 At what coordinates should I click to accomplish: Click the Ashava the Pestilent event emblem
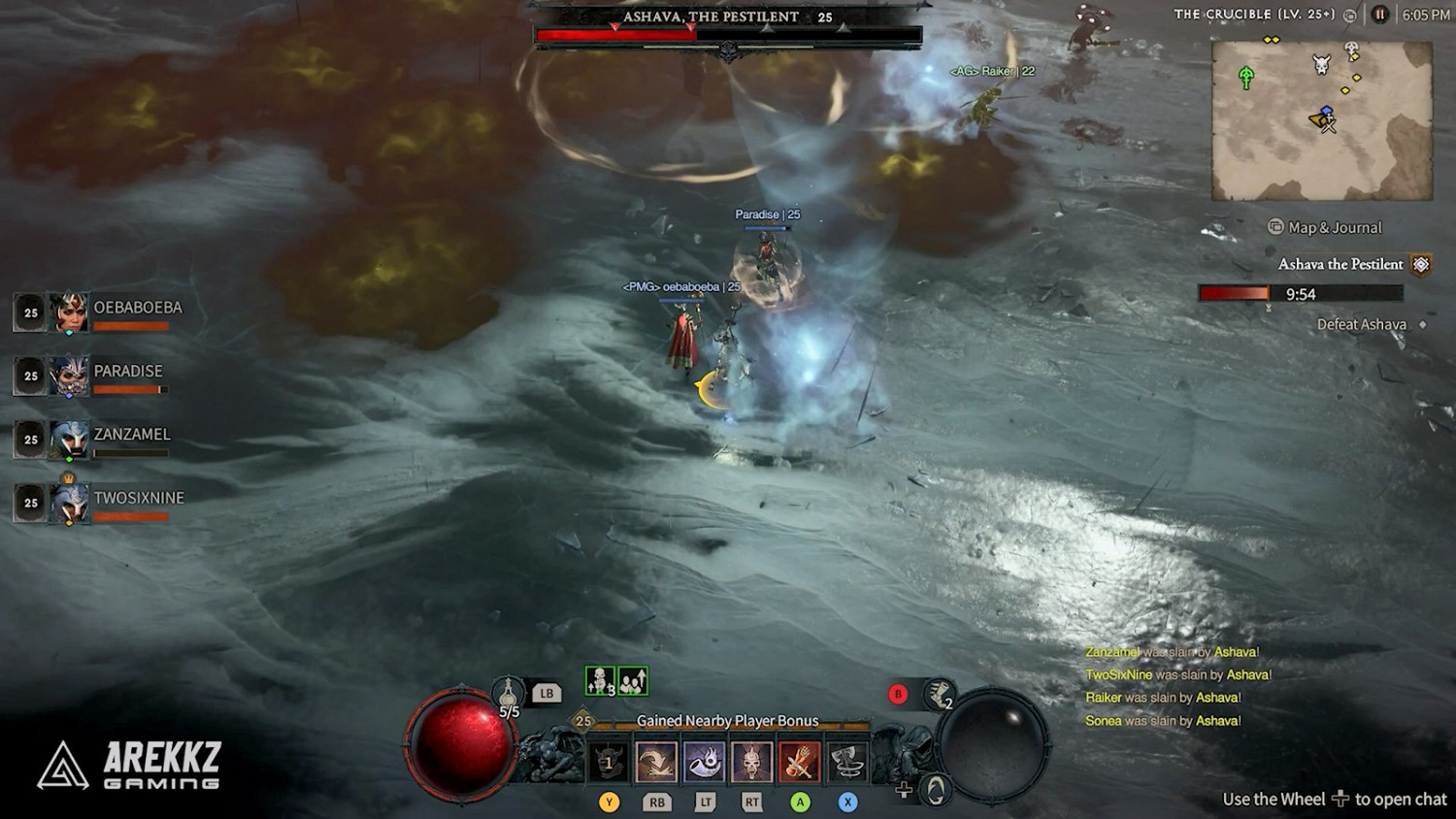click(1421, 264)
